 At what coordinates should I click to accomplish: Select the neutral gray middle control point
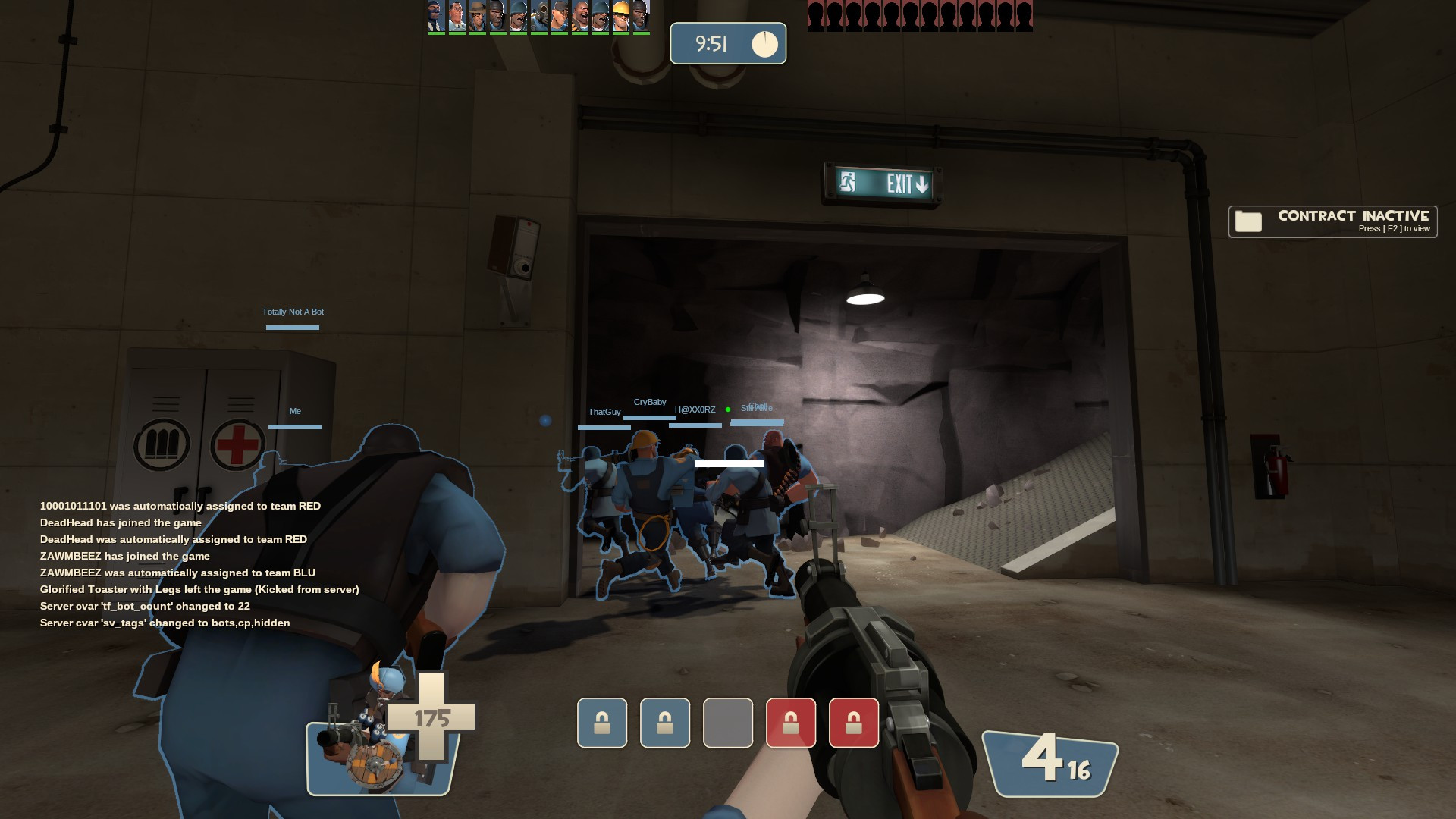pos(728,723)
